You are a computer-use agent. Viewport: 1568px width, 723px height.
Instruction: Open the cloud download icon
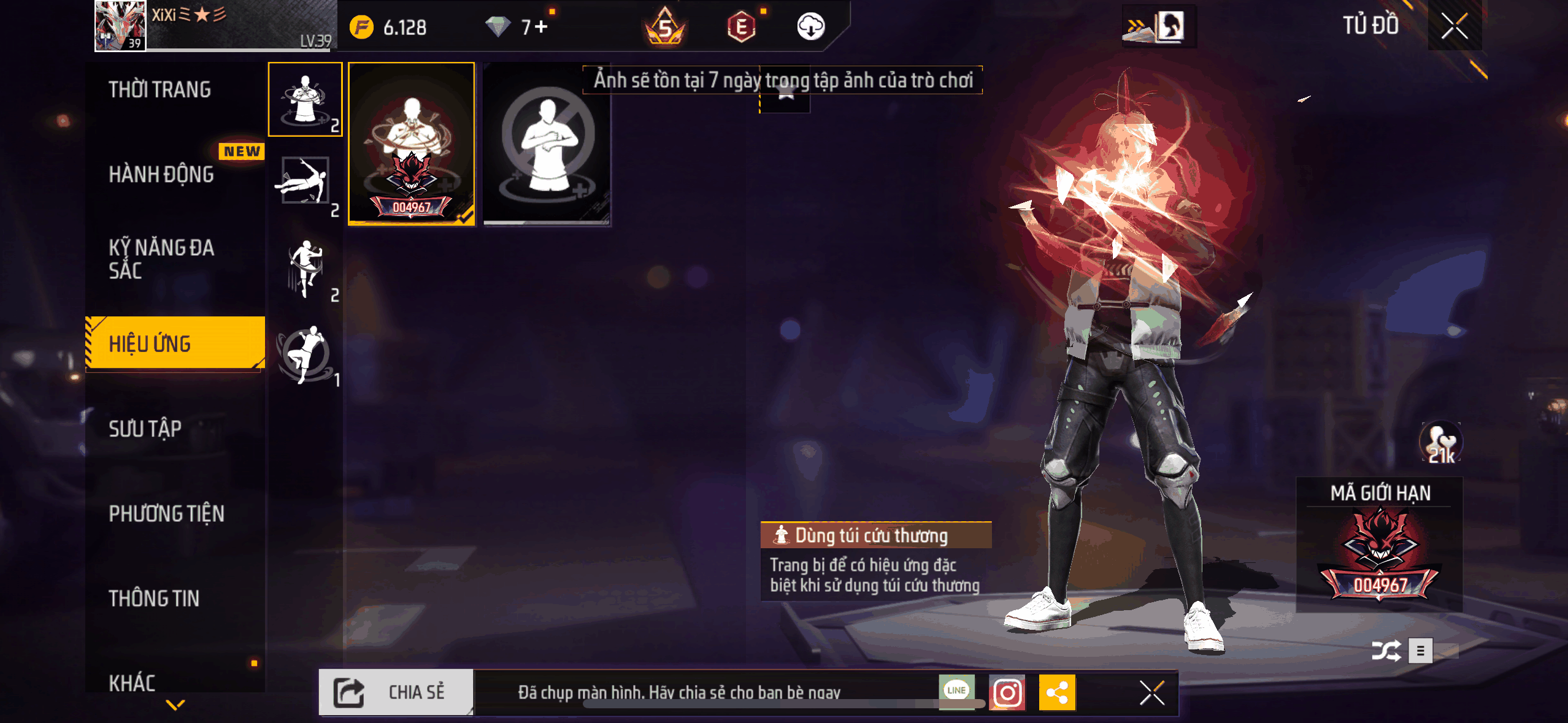coord(810,27)
